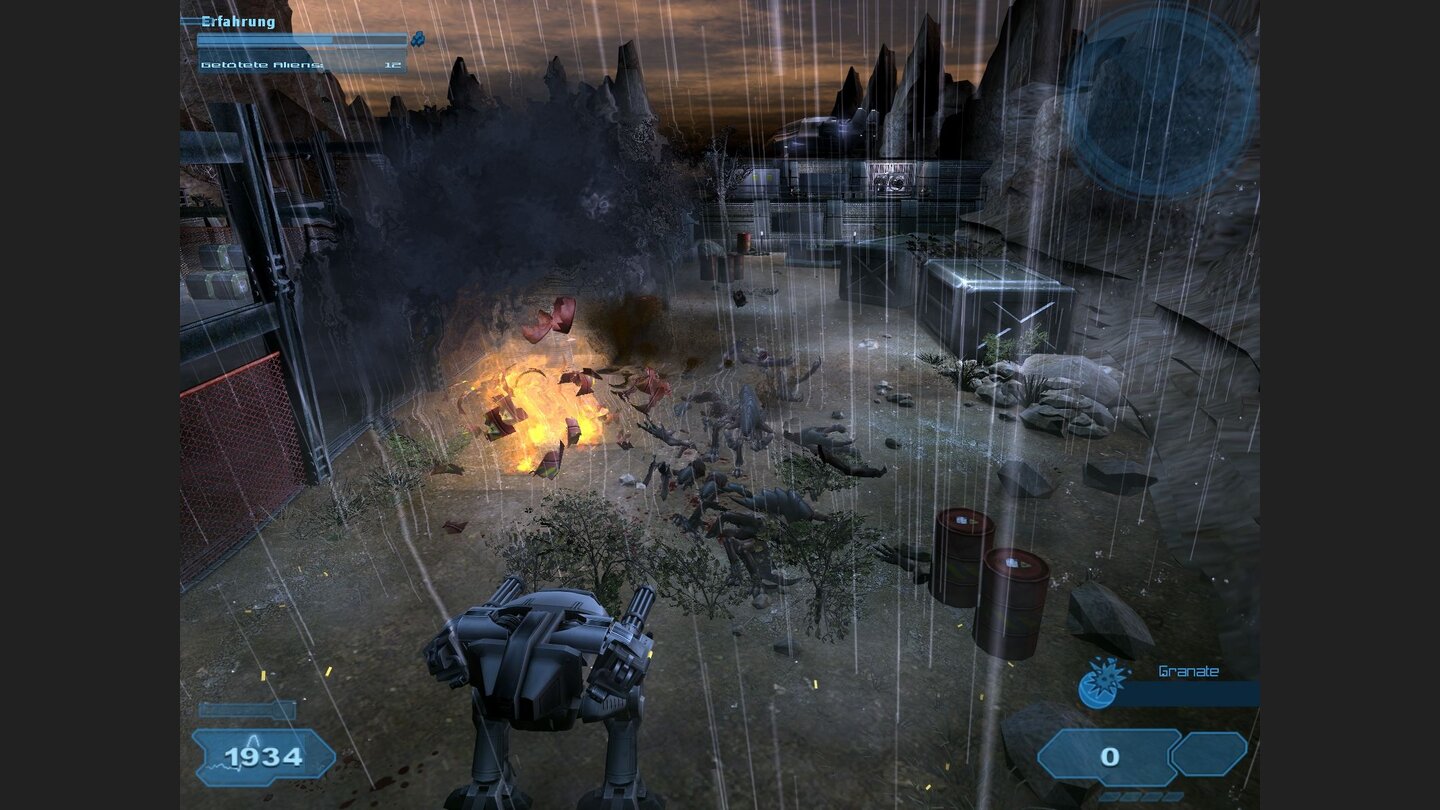Click the blue gem icon beside the Erfahrung bar

pyautogui.click(x=418, y=38)
